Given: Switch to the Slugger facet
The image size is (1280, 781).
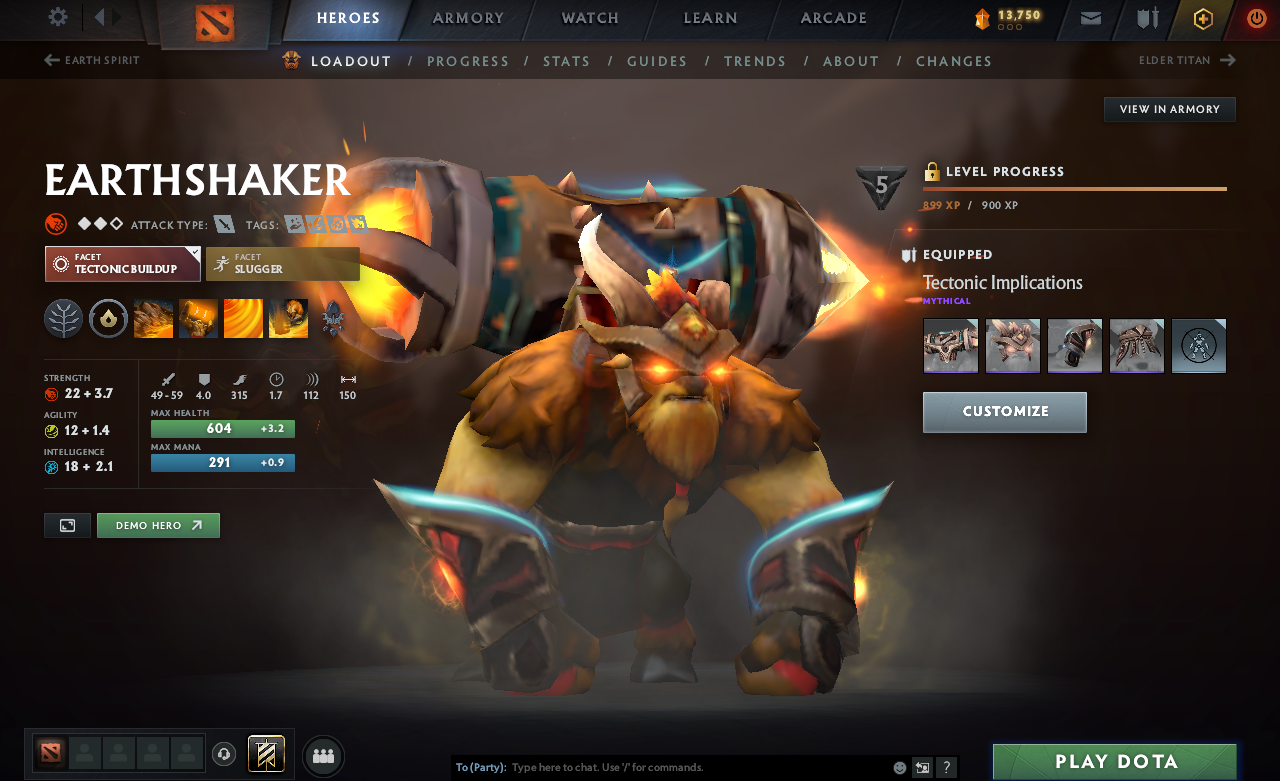Looking at the screenshot, I should click(282, 263).
